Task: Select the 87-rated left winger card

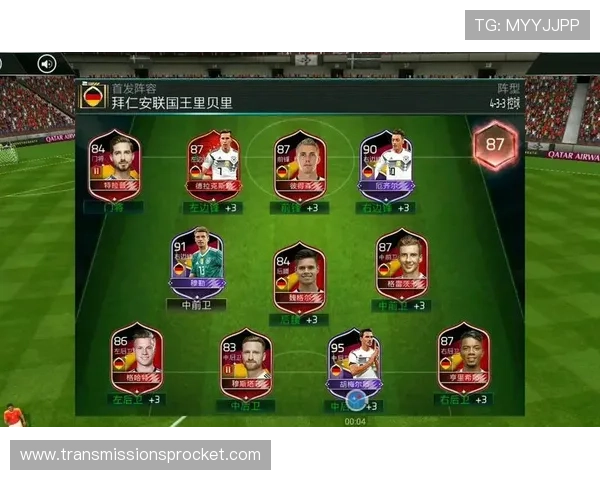Action: 214,166
